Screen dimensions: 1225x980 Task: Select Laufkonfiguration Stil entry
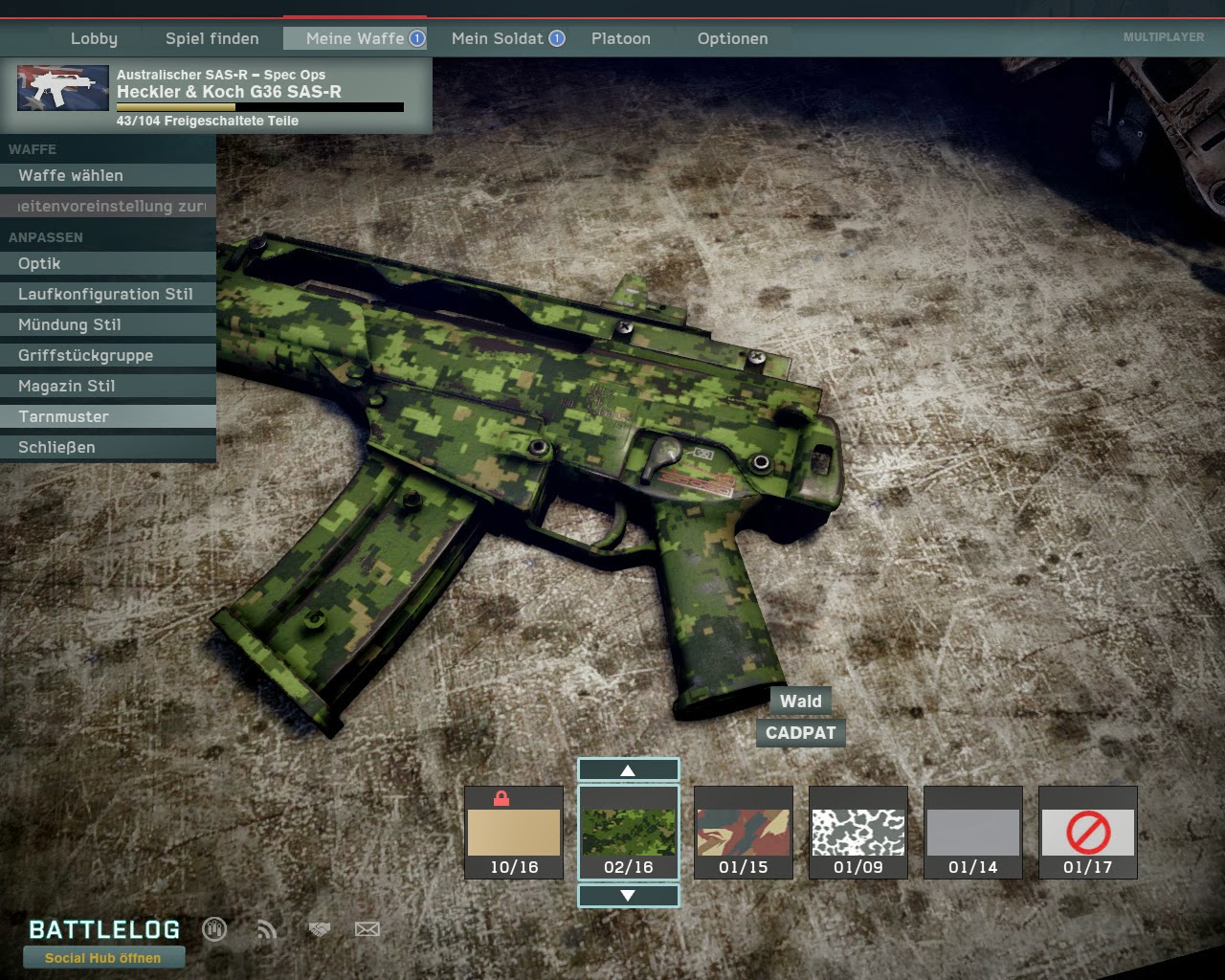click(107, 294)
